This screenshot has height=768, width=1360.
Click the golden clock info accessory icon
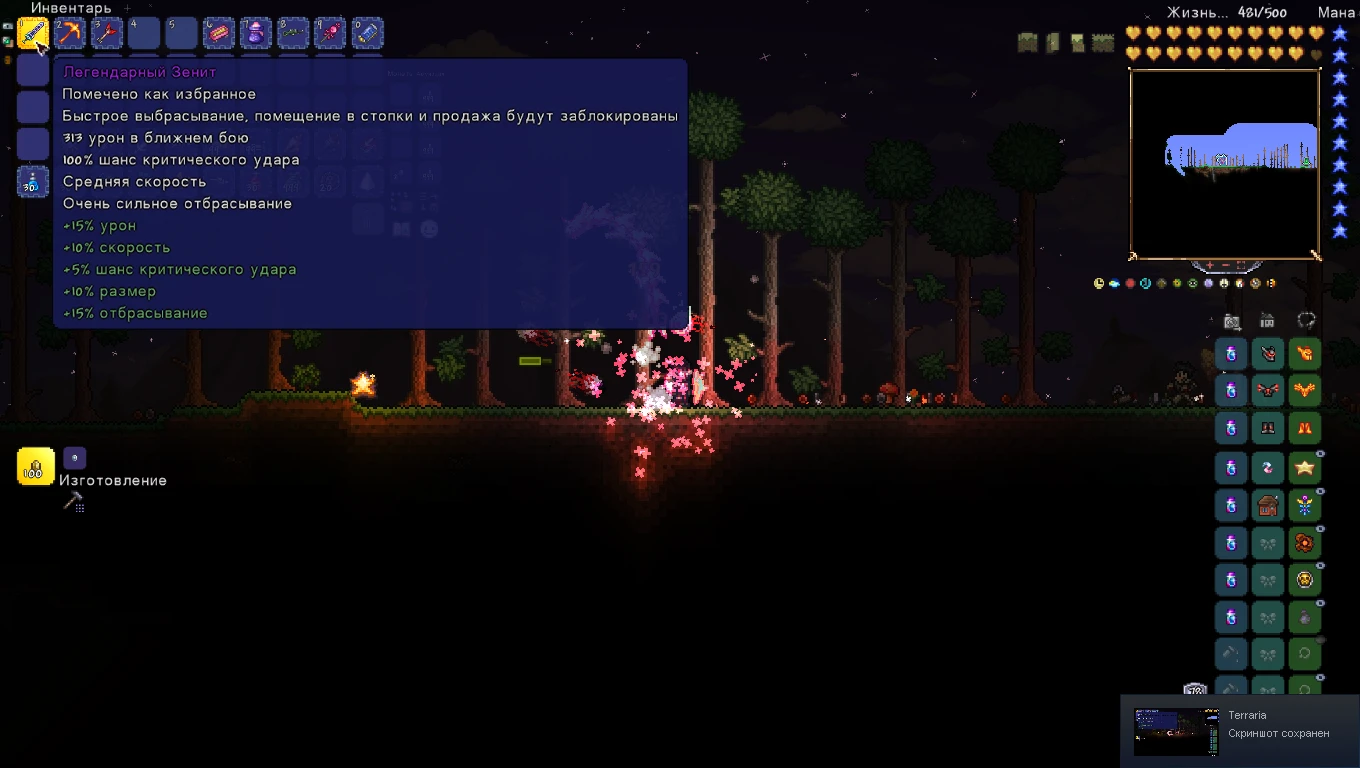1098,283
